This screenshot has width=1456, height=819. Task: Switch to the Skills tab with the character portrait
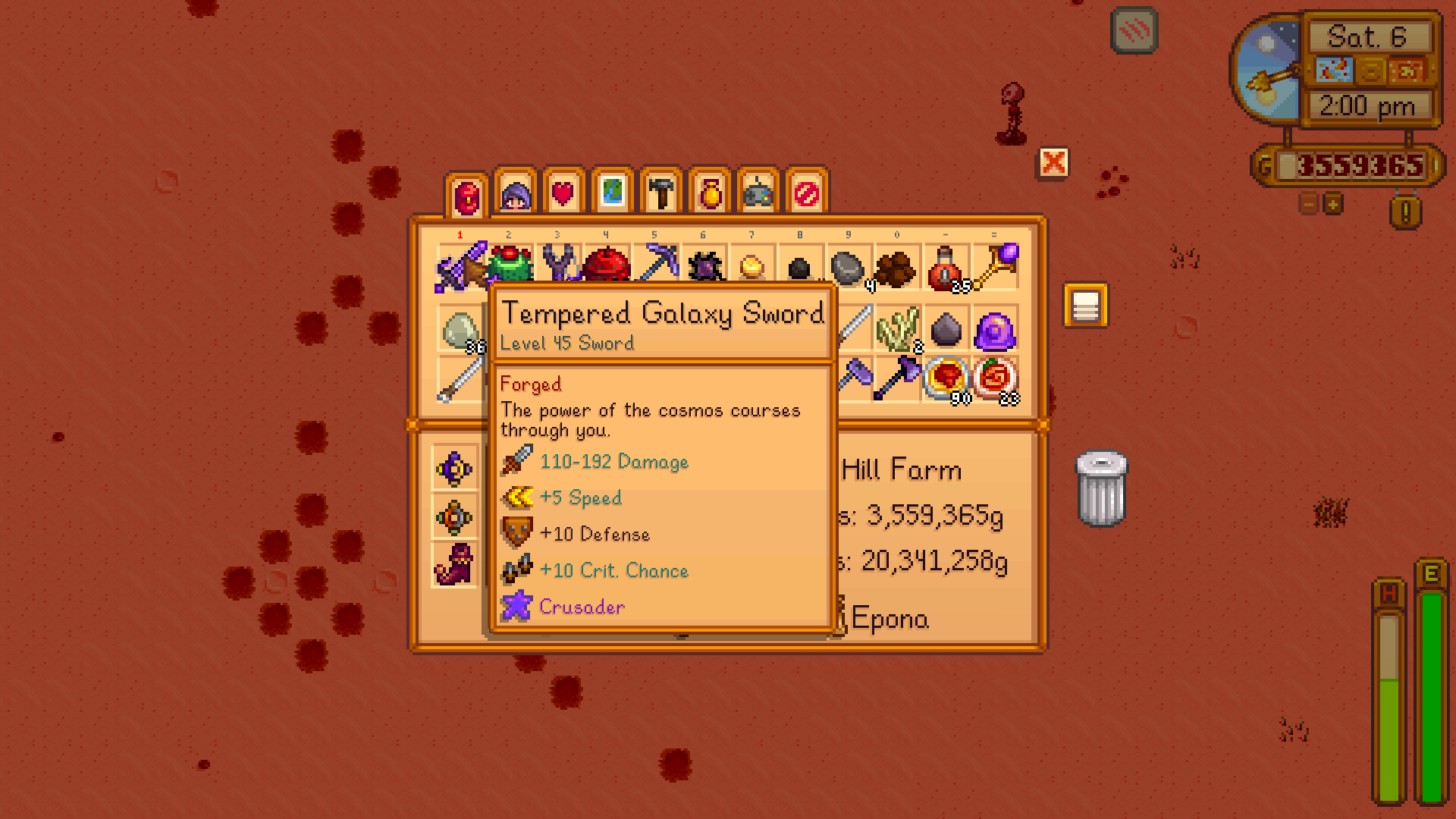coord(514,192)
